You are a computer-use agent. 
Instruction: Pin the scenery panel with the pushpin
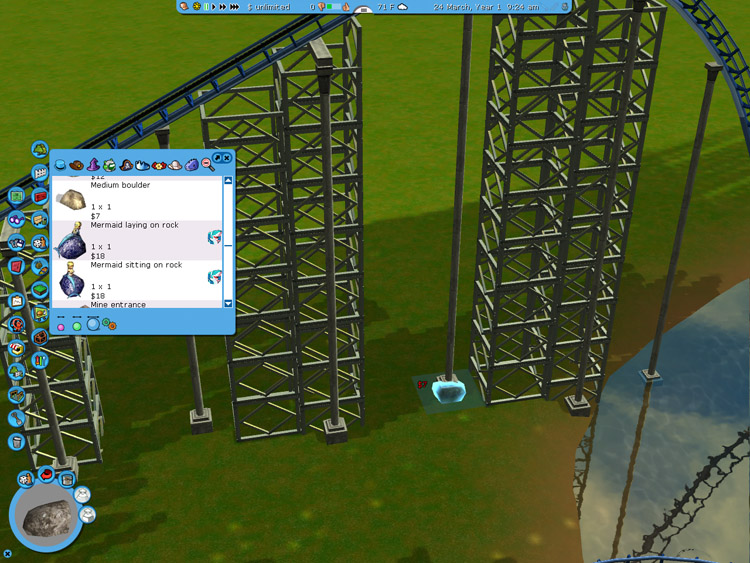(x=217, y=158)
